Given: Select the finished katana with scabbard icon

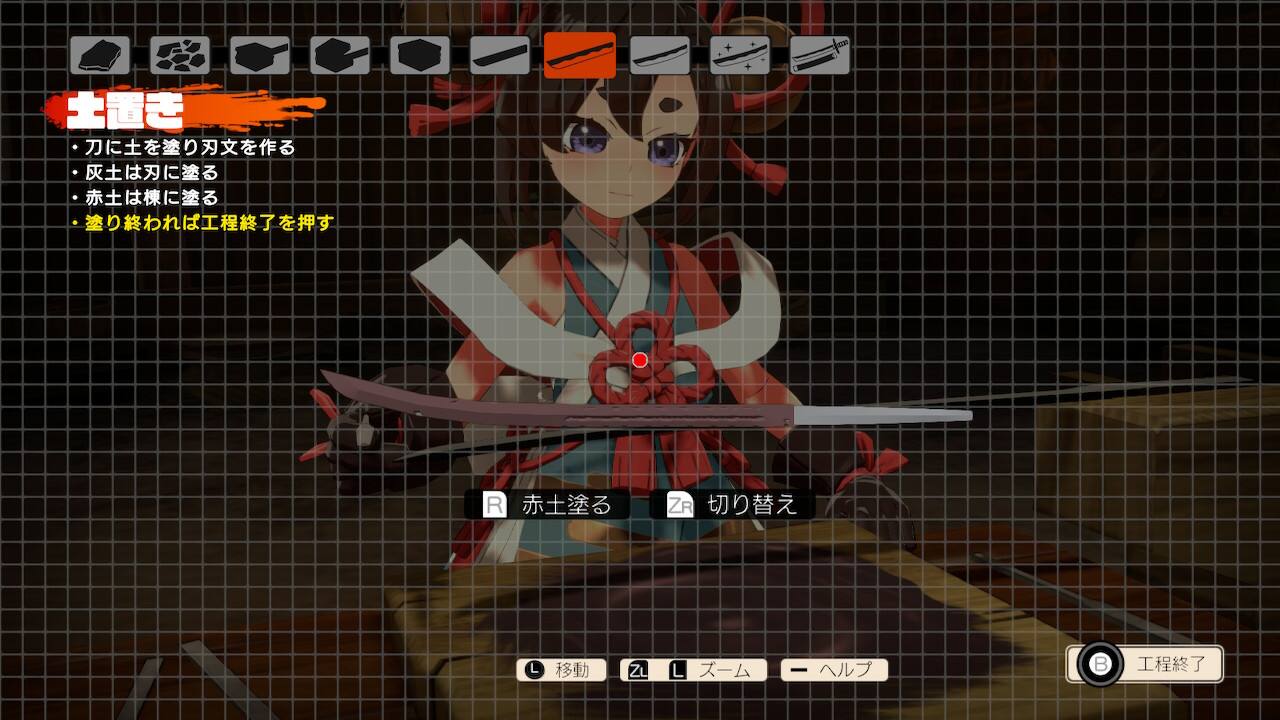Looking at the screenshot, I should (x=820, y=55).
